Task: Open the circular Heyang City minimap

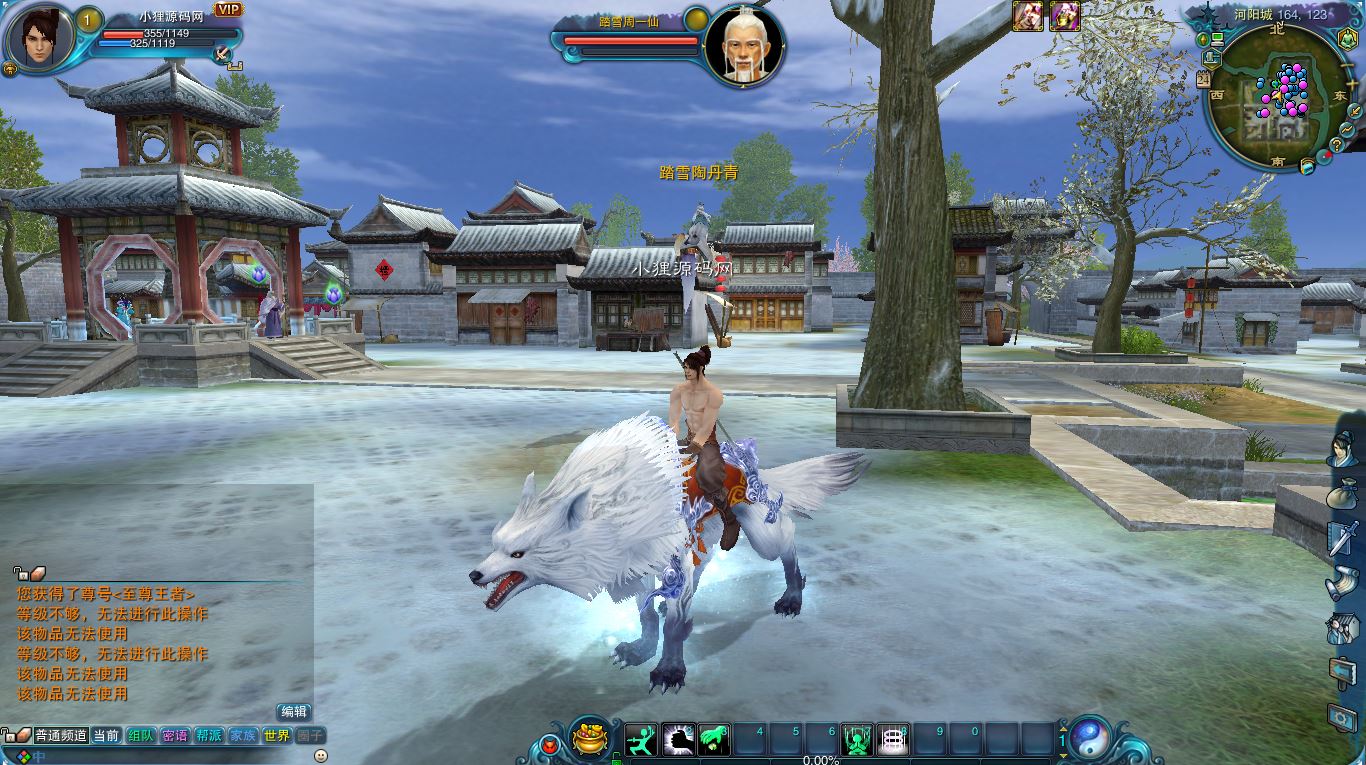Action: click(x=1270, y=98)
